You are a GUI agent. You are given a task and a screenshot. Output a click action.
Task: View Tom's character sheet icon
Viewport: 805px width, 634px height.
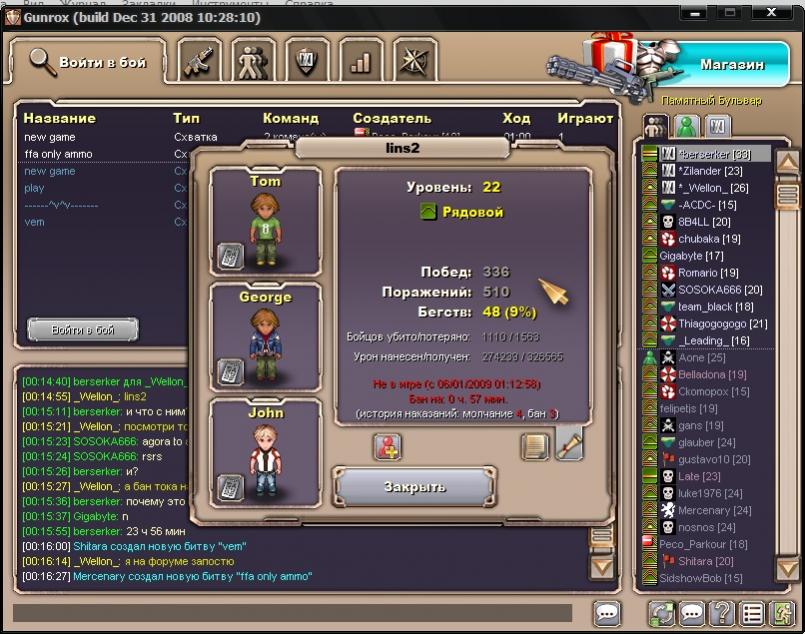click(231, 257)
